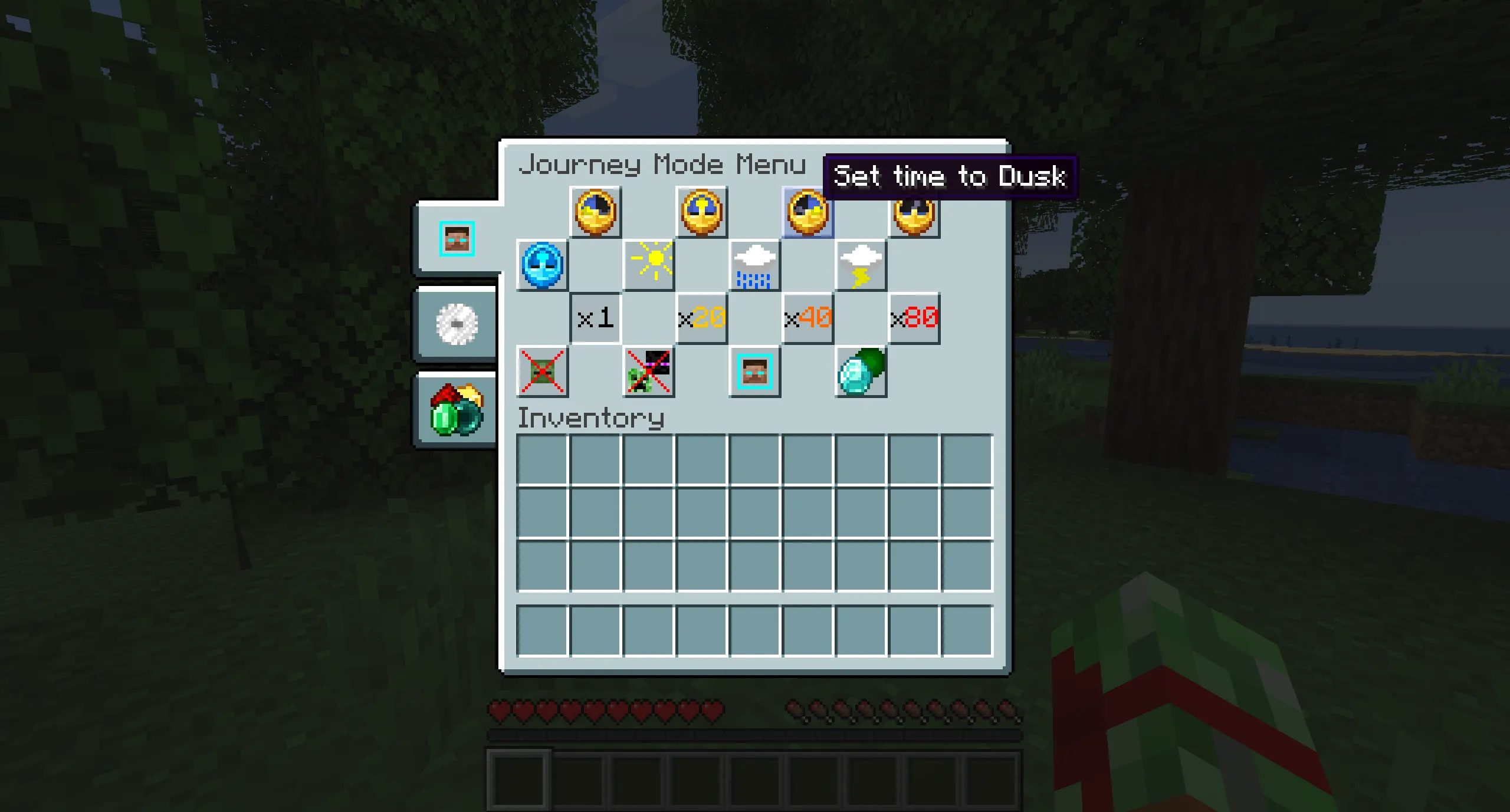Click the blue orb freeze-time icon
This screenshot has width=1510, height=812.
coord(543,265)
